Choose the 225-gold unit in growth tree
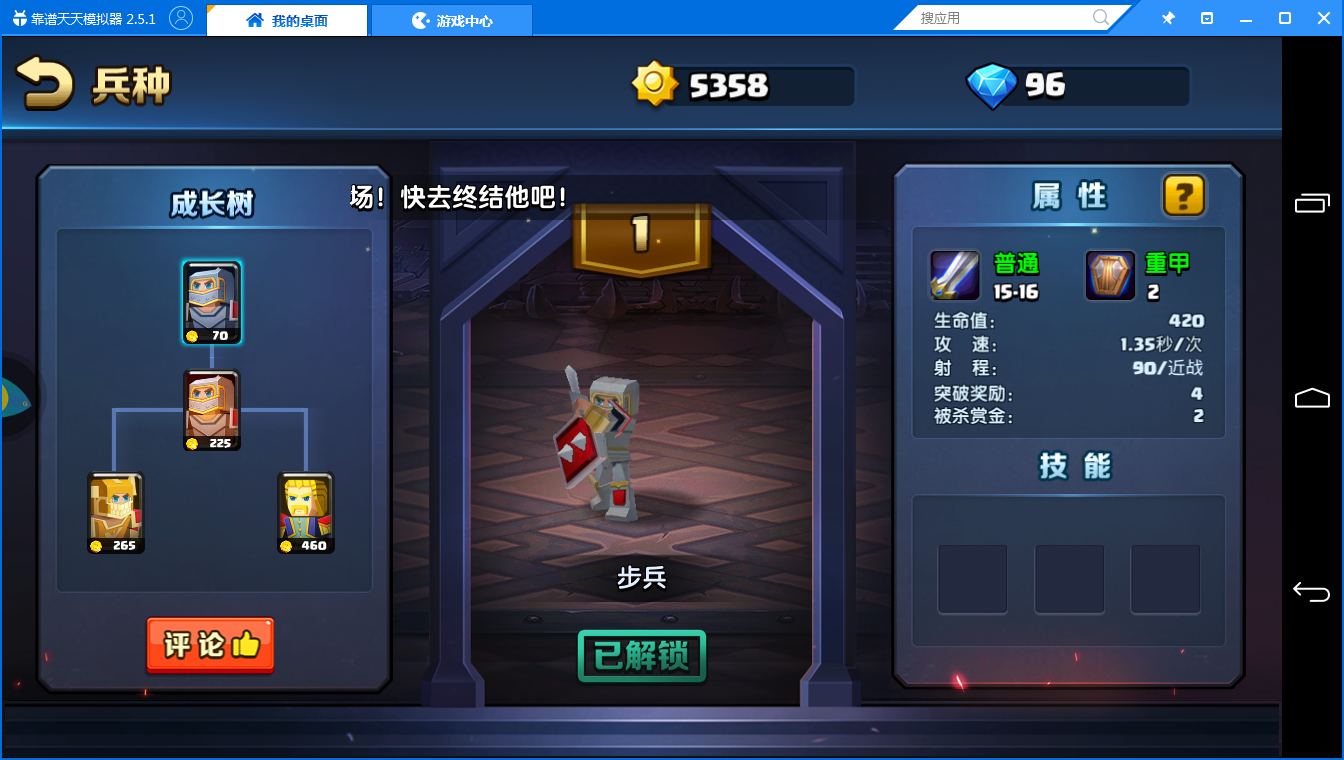Screen dimensions: 1344x760 click(x=212, y=410)
